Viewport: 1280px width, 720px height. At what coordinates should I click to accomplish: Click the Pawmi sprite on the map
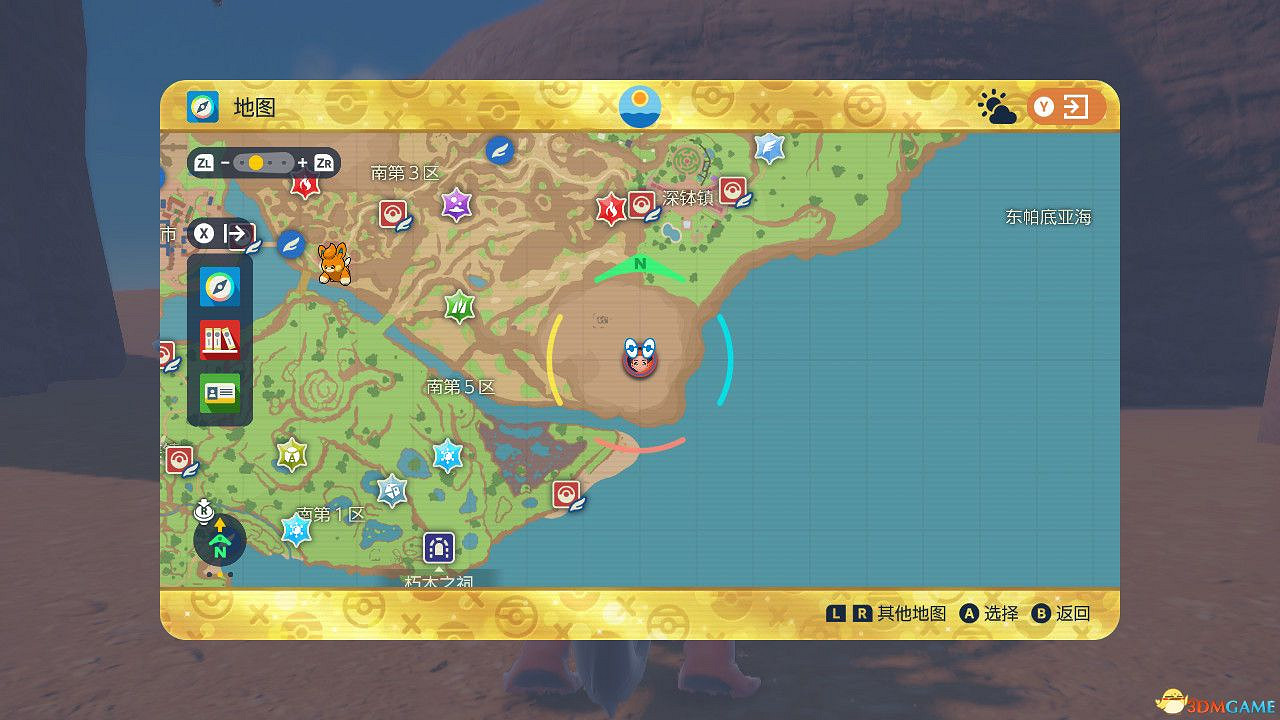pos(334,261)
